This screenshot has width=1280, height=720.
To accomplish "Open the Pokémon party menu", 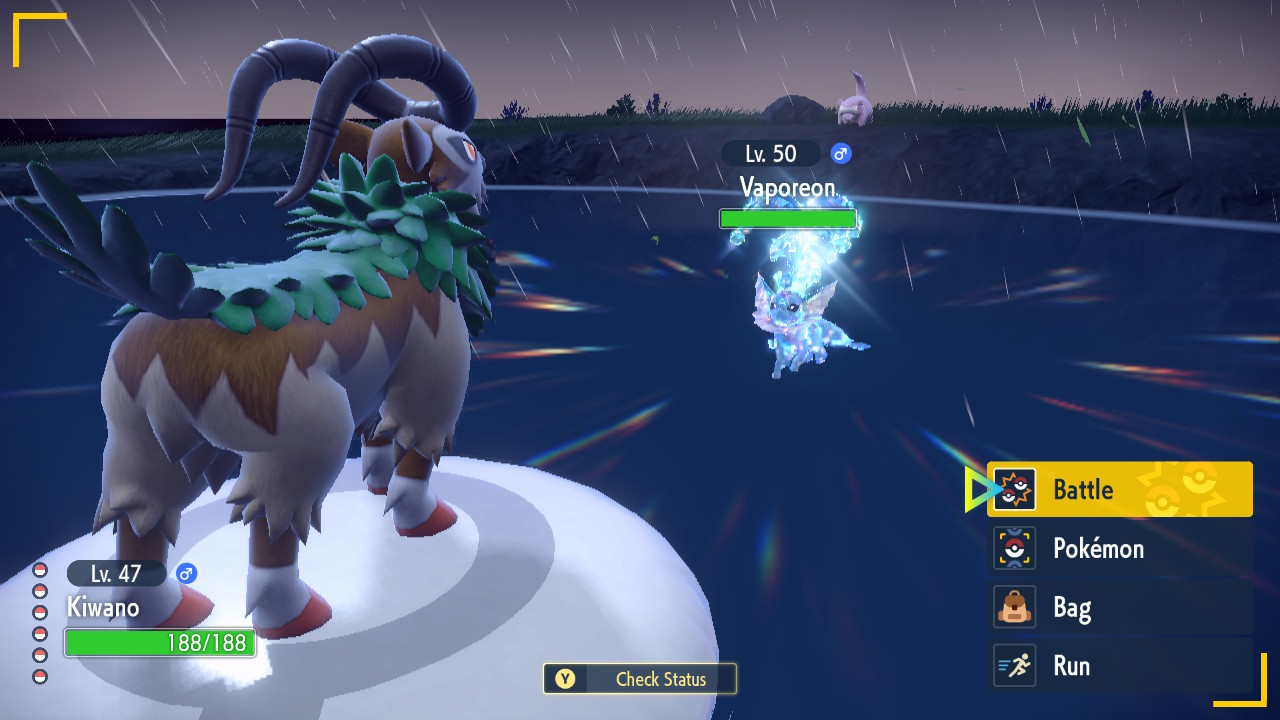I will 1119,548.
